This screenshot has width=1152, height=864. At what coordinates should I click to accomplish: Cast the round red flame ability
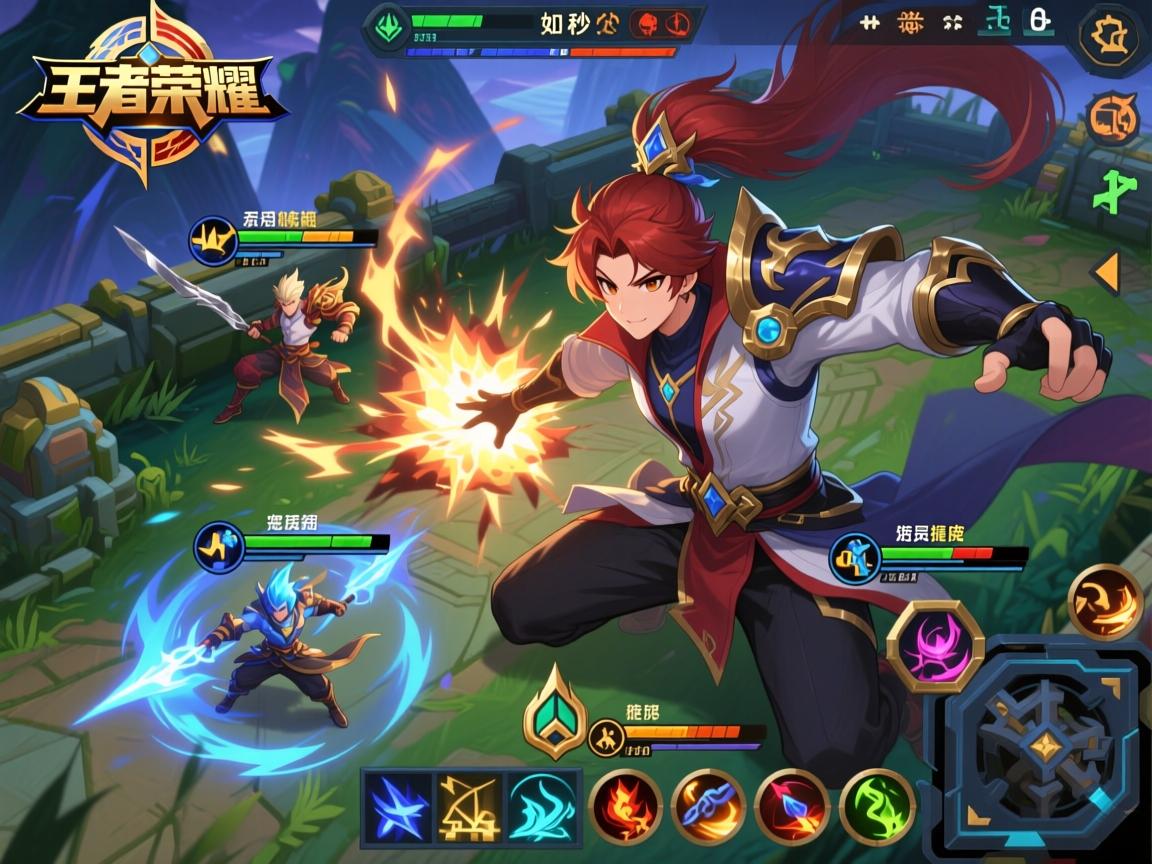(x=625, y=806)
